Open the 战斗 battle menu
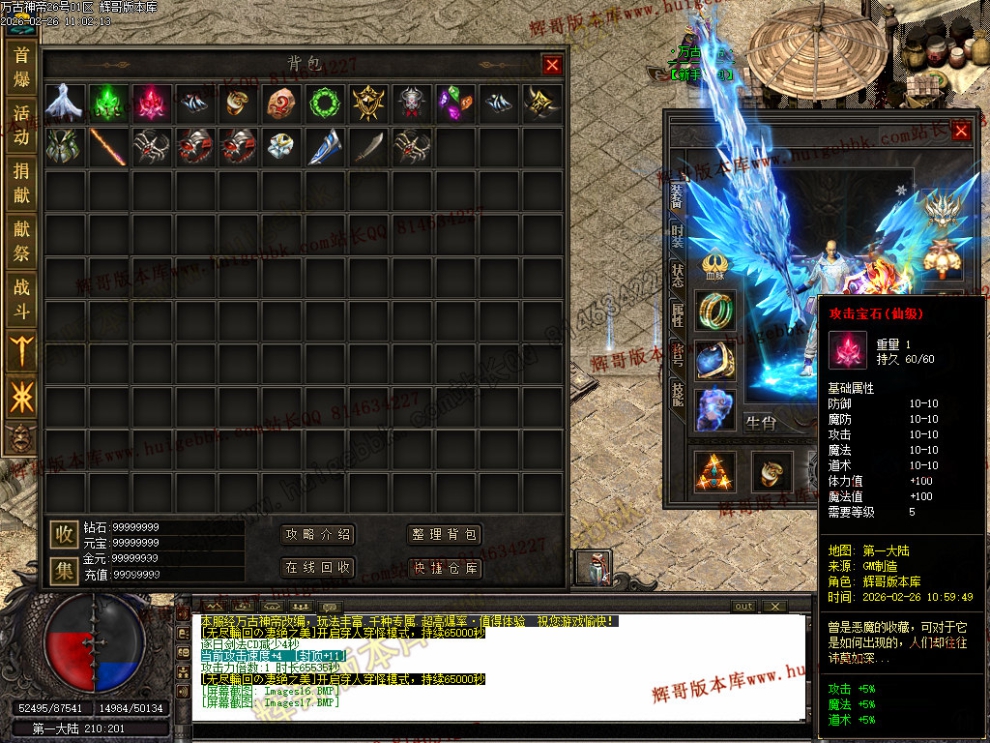The image size is (990, 743). [x=21, y=299]
